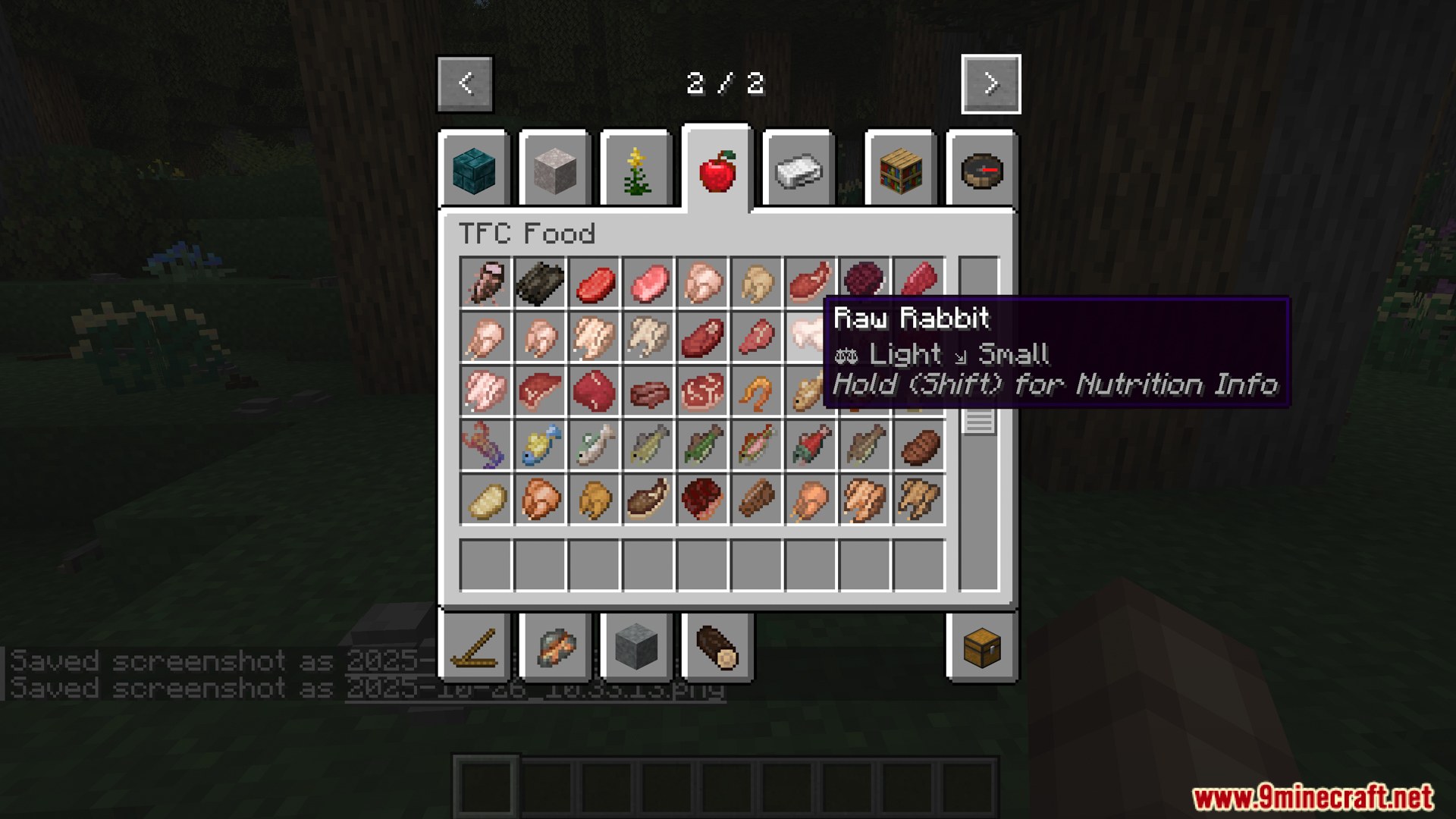Switch to the bookshelf tab
This screenshot has width=1456, height=819.
pyautogui.click(x=901, y=171)
